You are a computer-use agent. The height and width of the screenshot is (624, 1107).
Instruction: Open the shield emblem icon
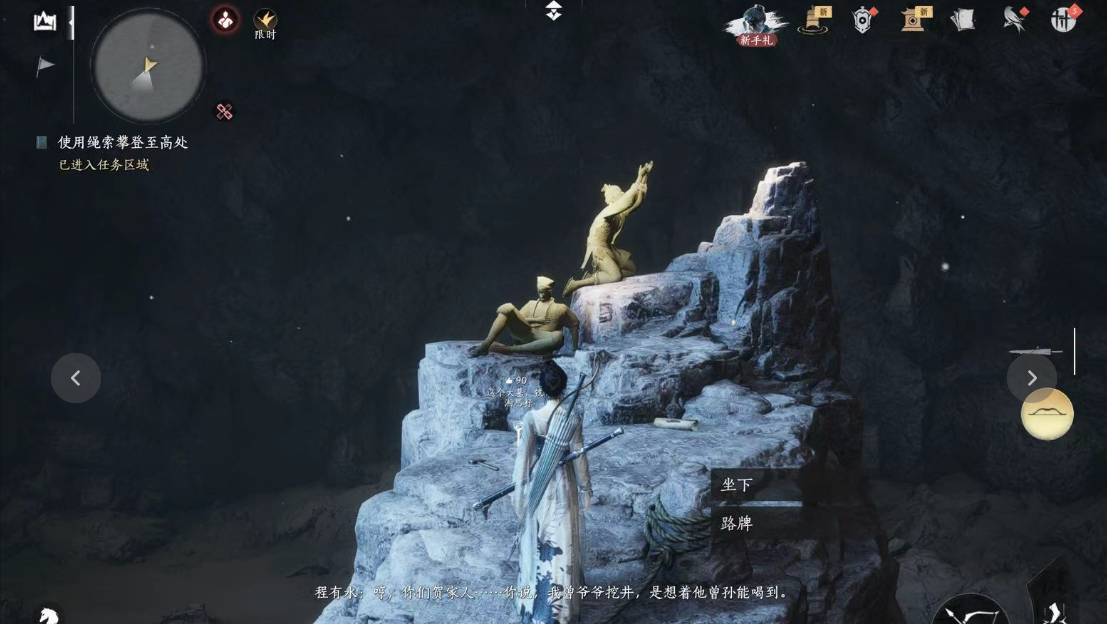pos(863,19)
